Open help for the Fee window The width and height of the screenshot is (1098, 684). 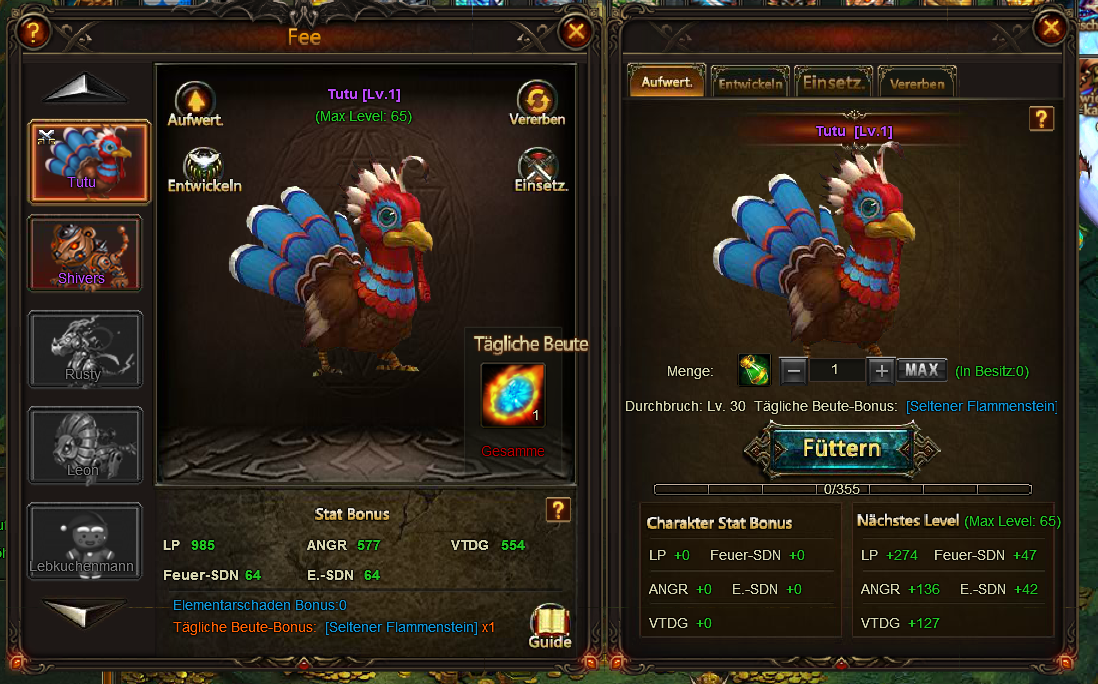(34, 32)
